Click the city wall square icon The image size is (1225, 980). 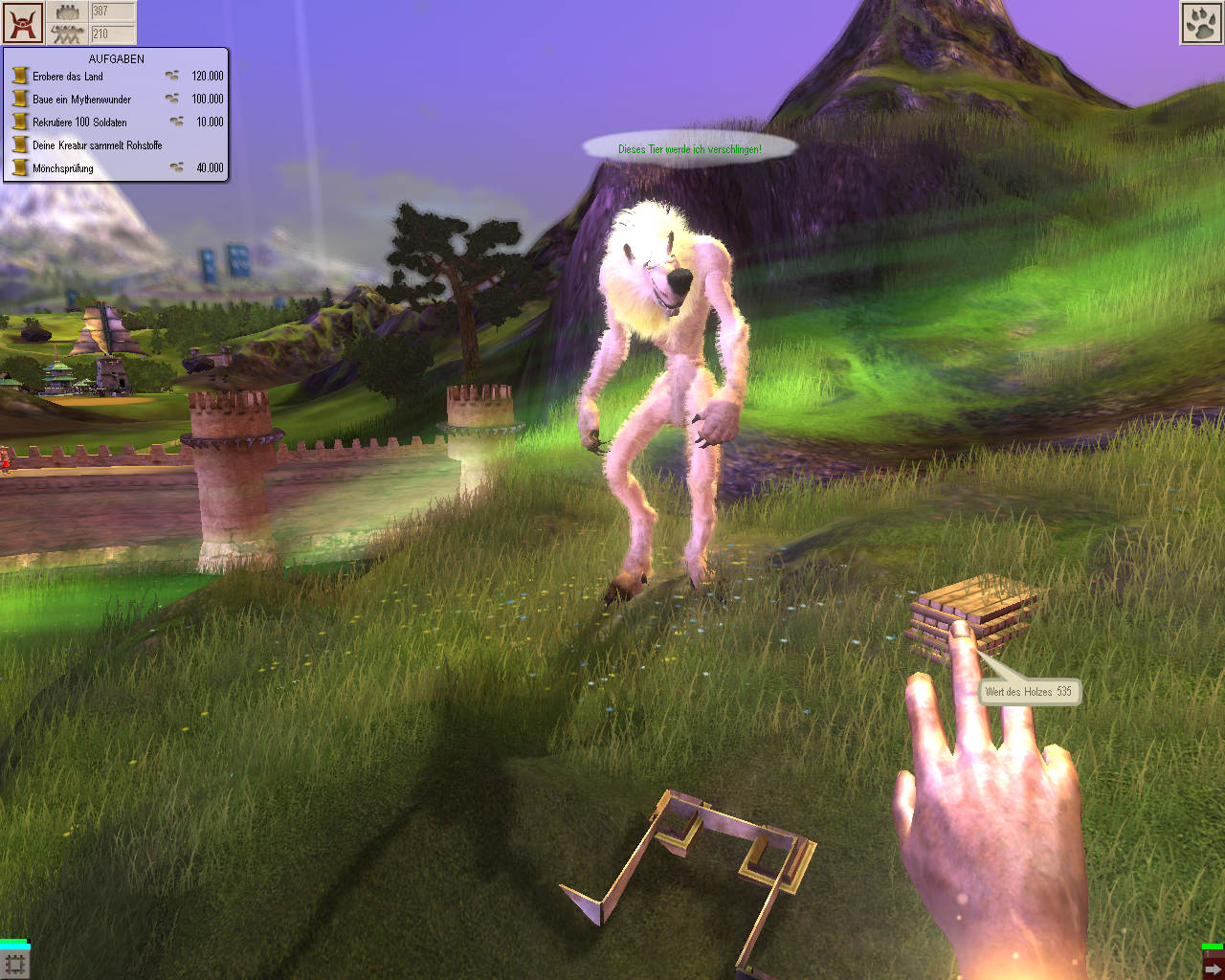[15, 964]
